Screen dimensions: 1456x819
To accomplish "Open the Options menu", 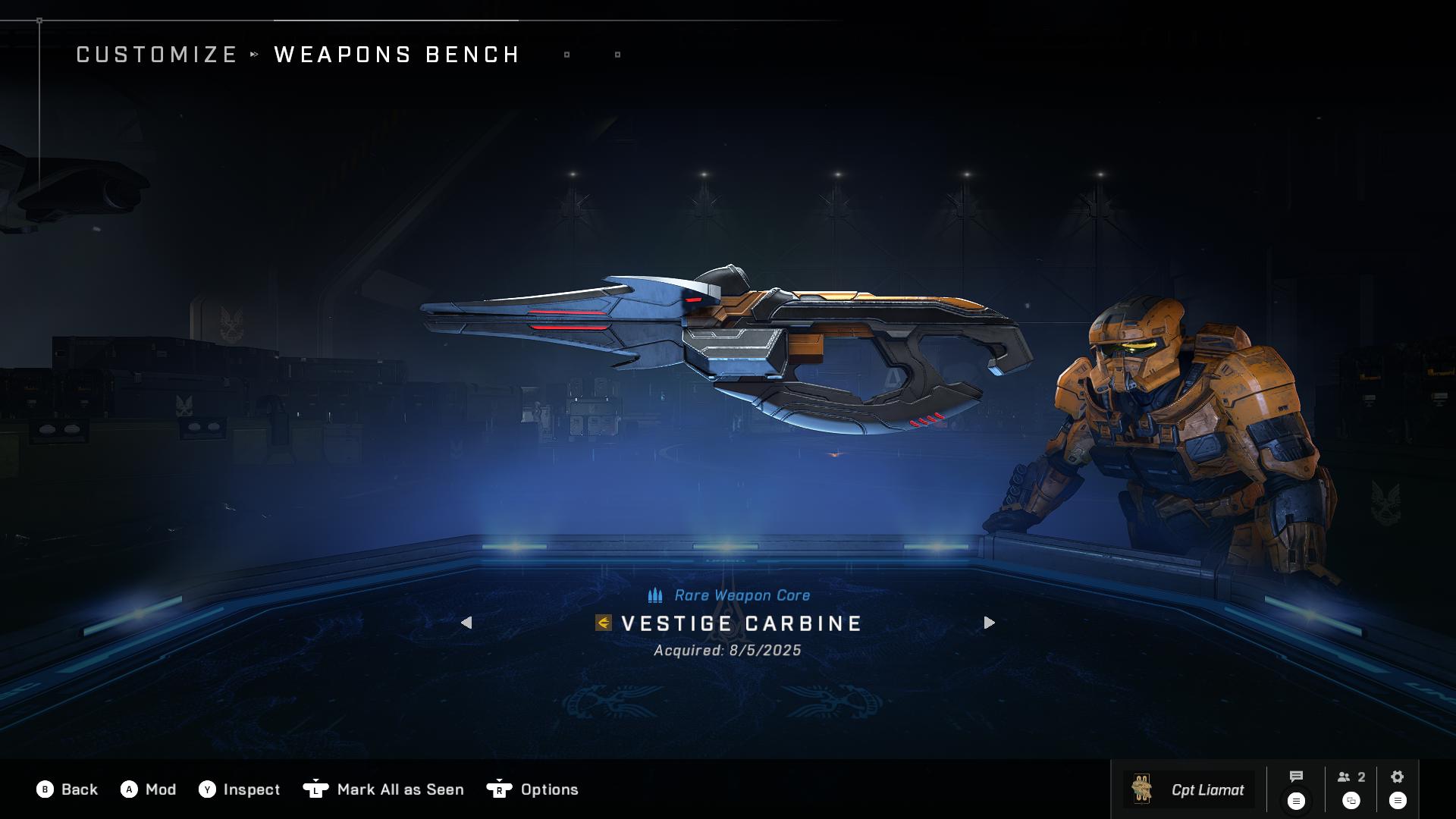I will (x=532, y=789).
